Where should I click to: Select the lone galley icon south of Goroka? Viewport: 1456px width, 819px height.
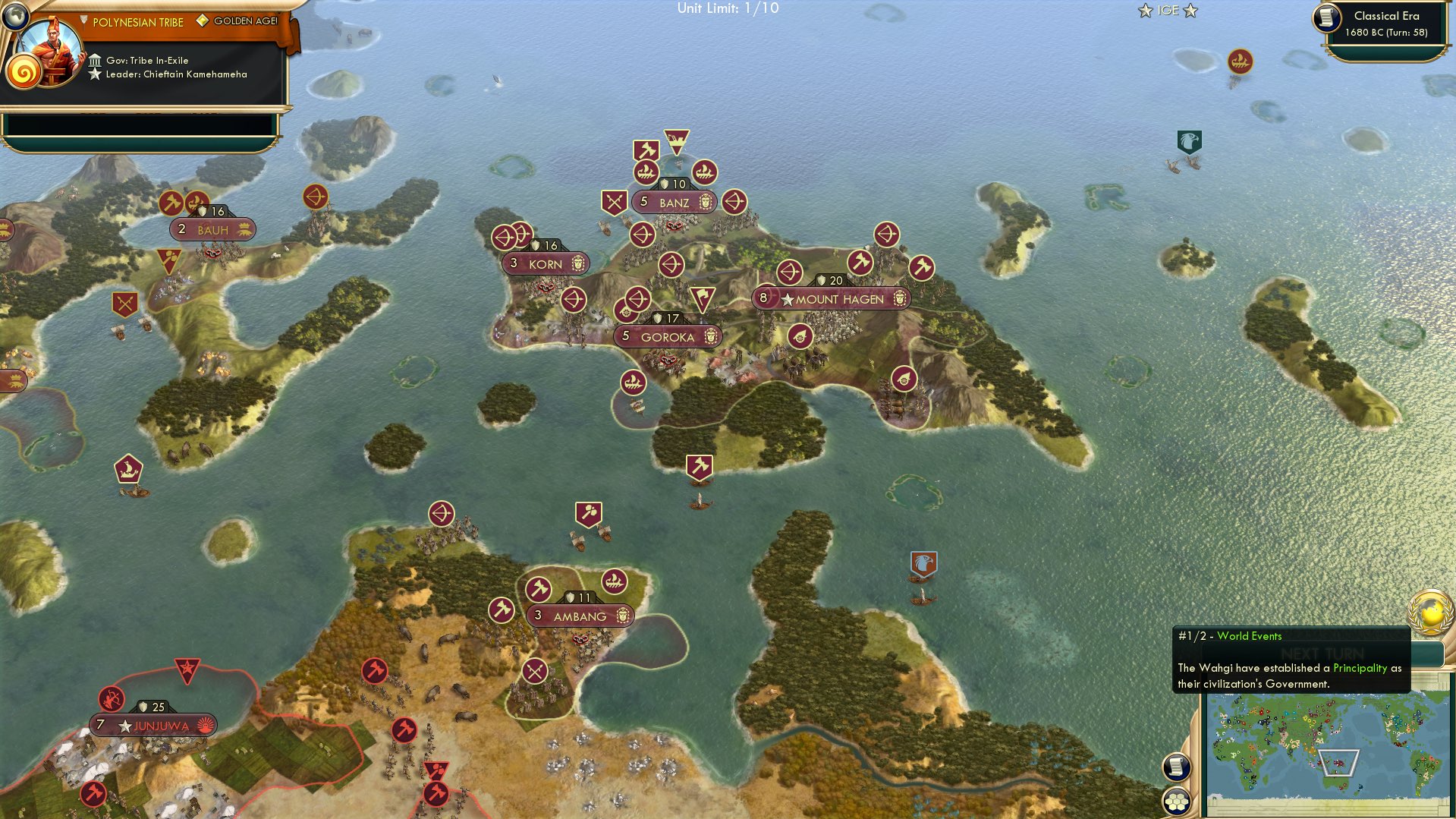[x=634, y=382]
